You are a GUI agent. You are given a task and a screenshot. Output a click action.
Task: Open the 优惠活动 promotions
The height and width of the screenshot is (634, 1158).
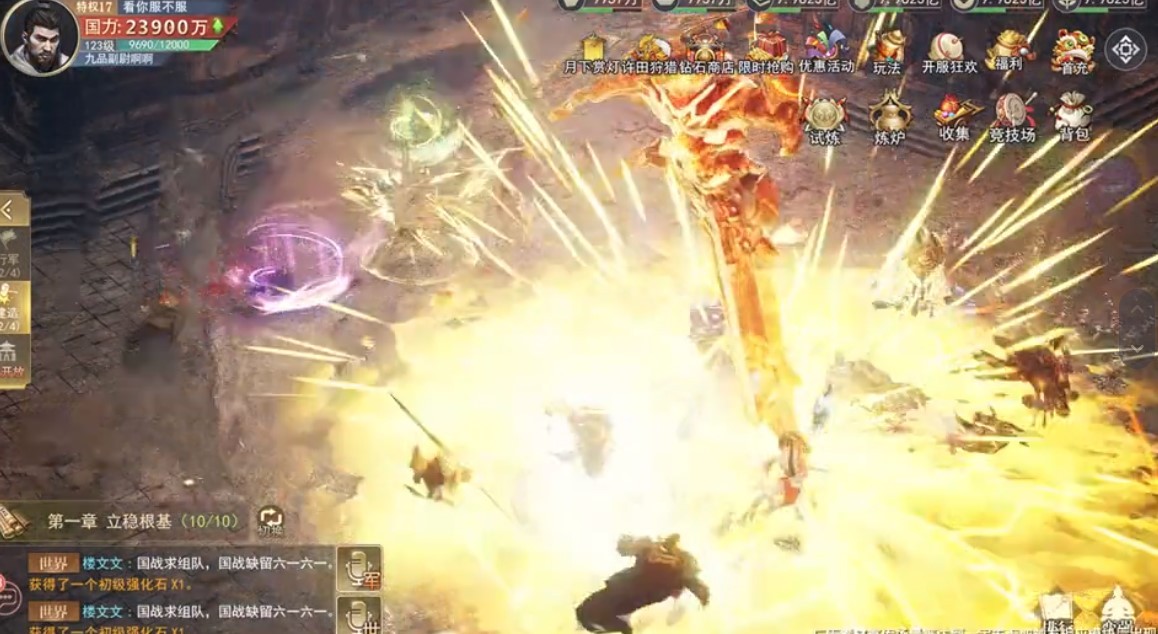[x=826, y=50]
